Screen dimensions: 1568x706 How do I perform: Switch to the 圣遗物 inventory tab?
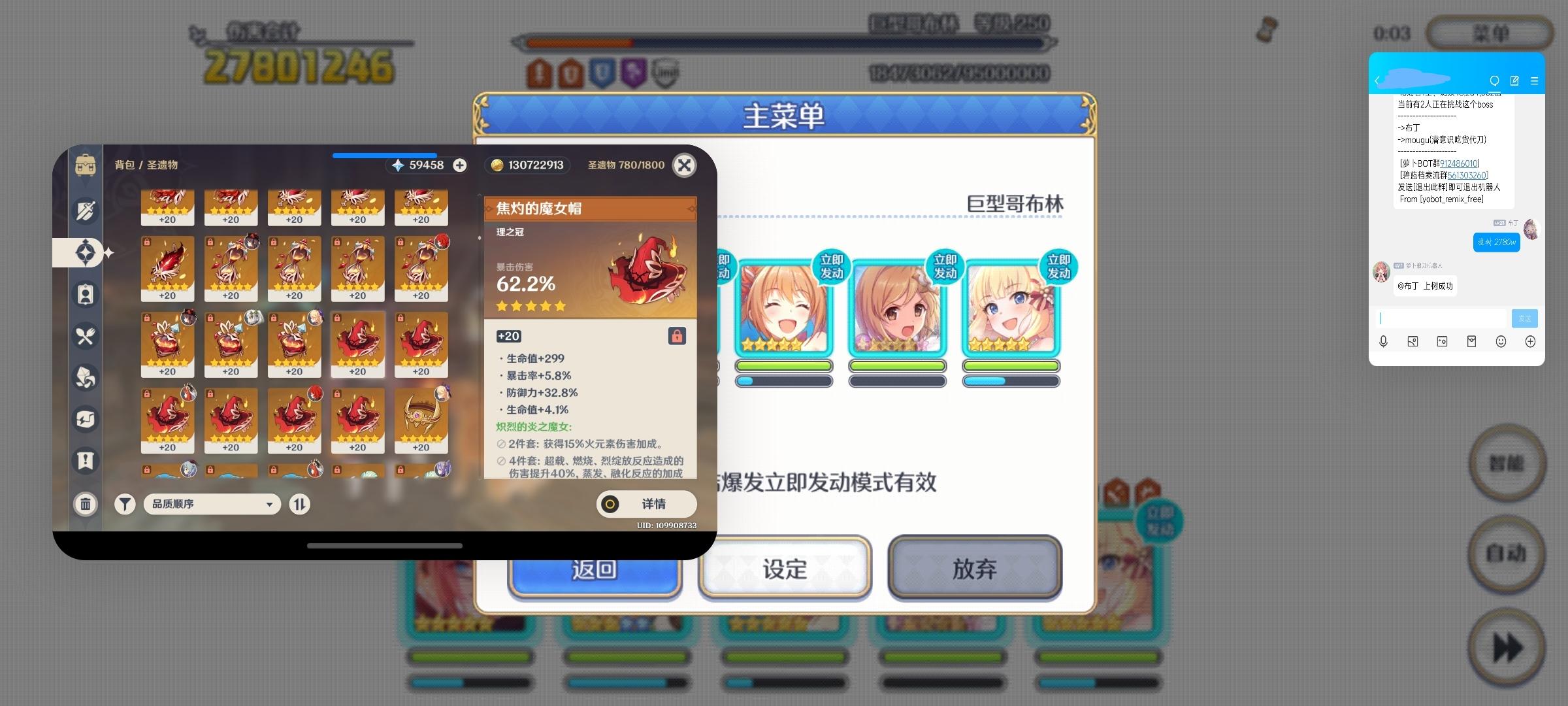click(x=85, y=252)
